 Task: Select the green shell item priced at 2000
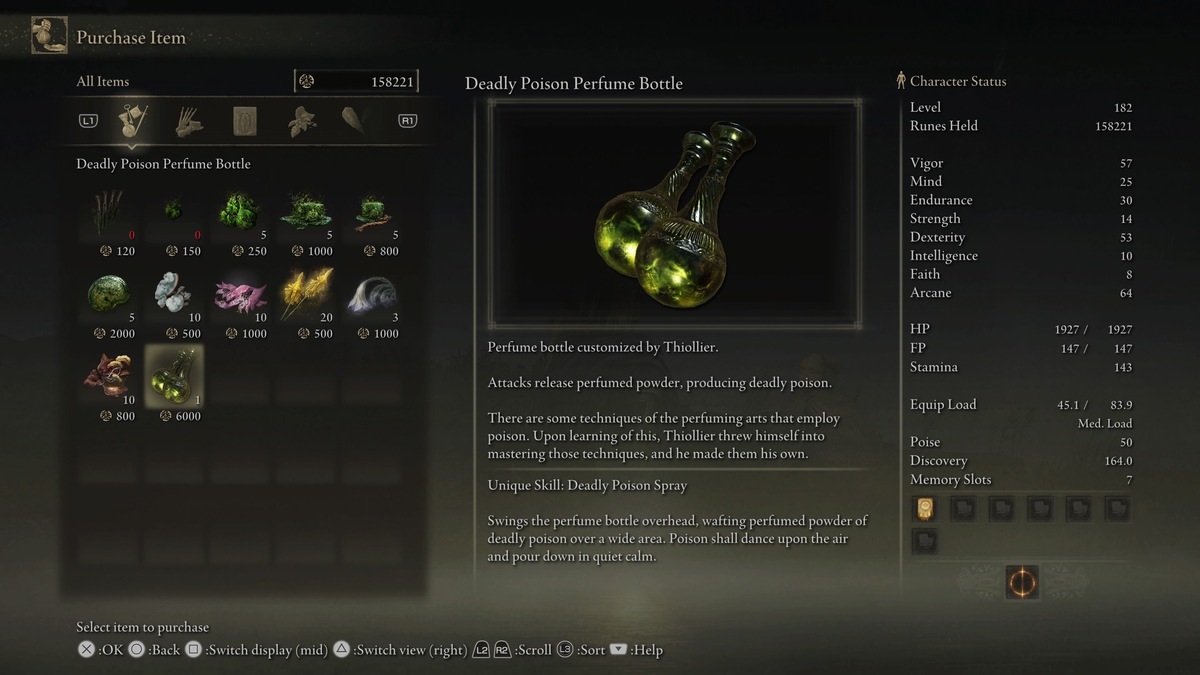tap(110, 295)
